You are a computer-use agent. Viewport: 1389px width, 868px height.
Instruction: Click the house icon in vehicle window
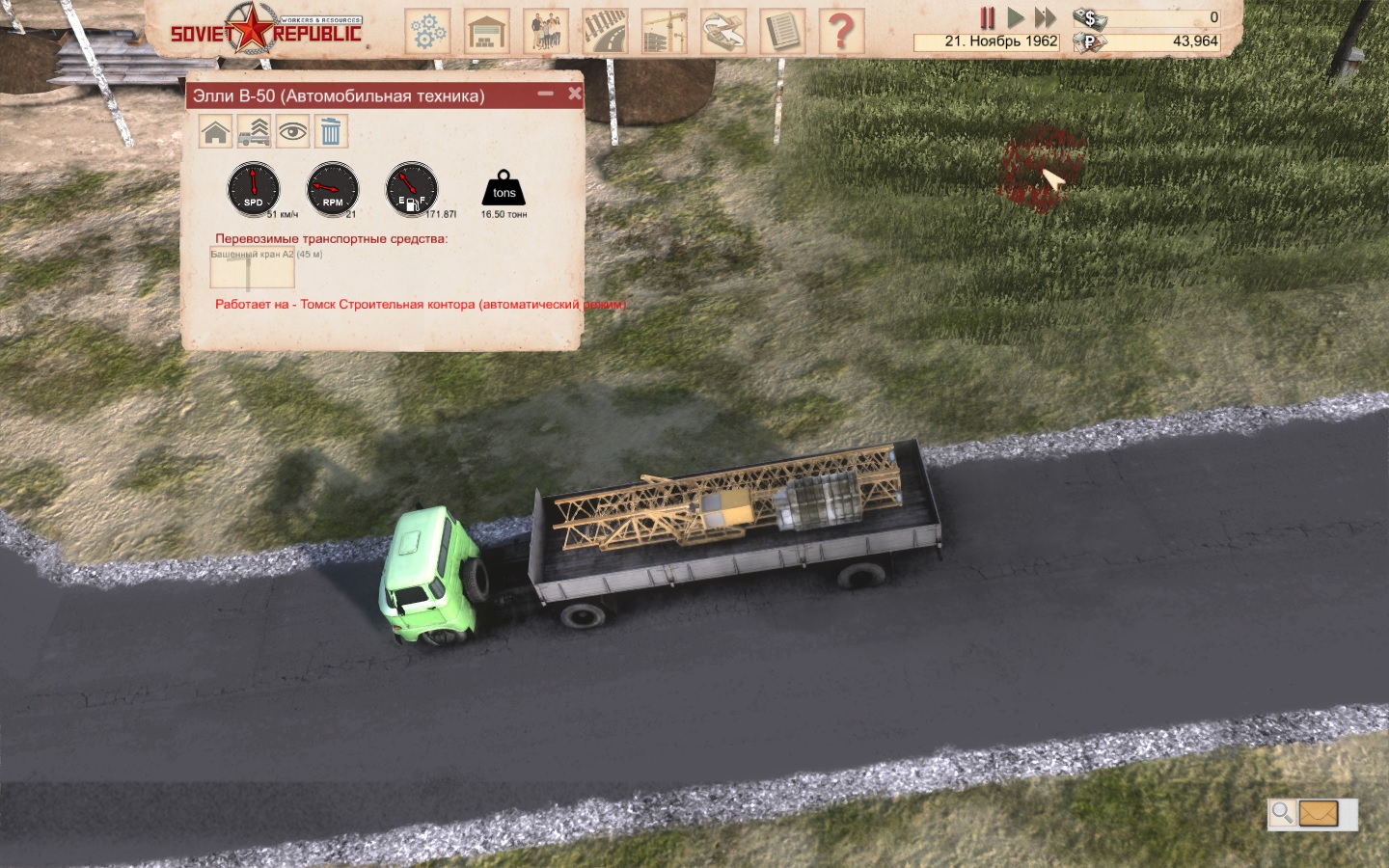tap(216, 131)
